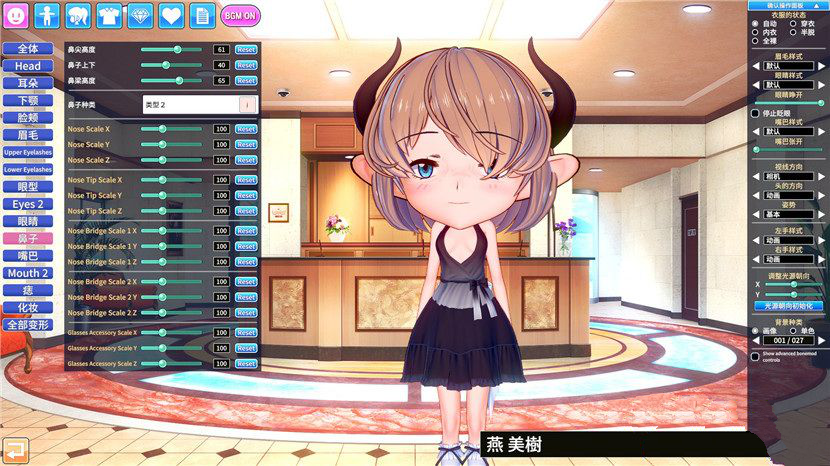Image resolution: width=830 pixels, height=466 pixels.
Task: Reset Glasses Accessory Scale Z
Action: 246,364
